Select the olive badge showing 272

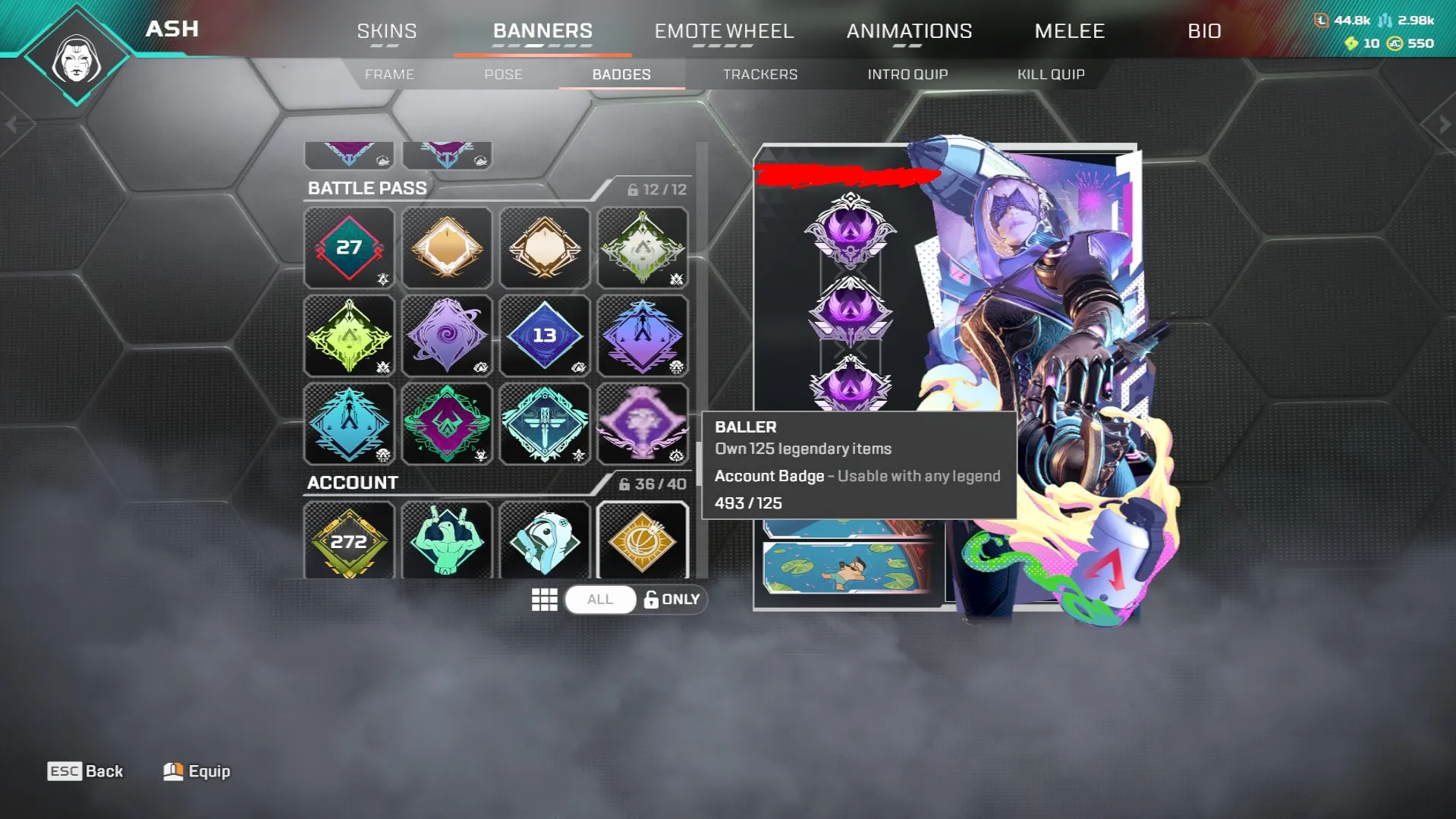point(349,540)
